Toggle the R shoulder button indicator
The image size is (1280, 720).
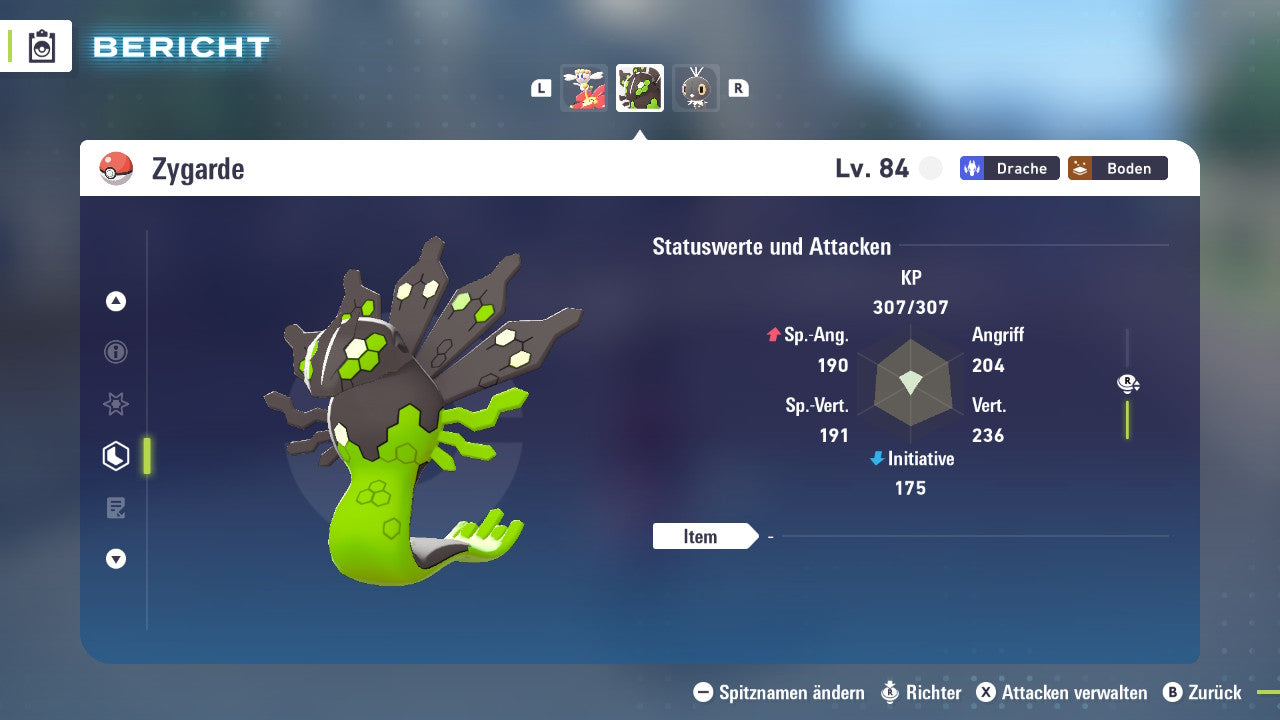pyautogui.click(x=738, y=87)
